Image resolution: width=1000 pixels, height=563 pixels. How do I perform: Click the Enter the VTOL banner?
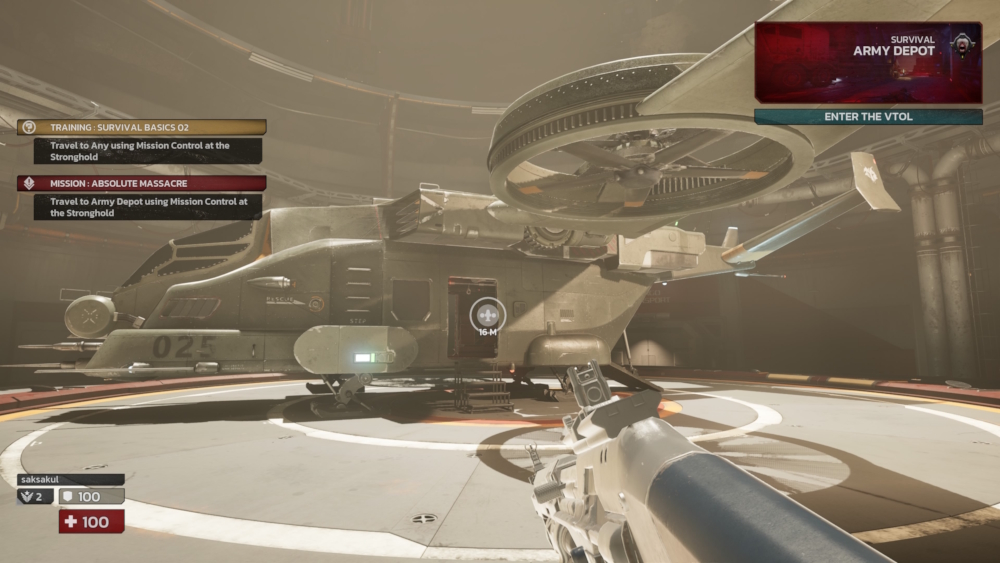[x=867, y=117]
